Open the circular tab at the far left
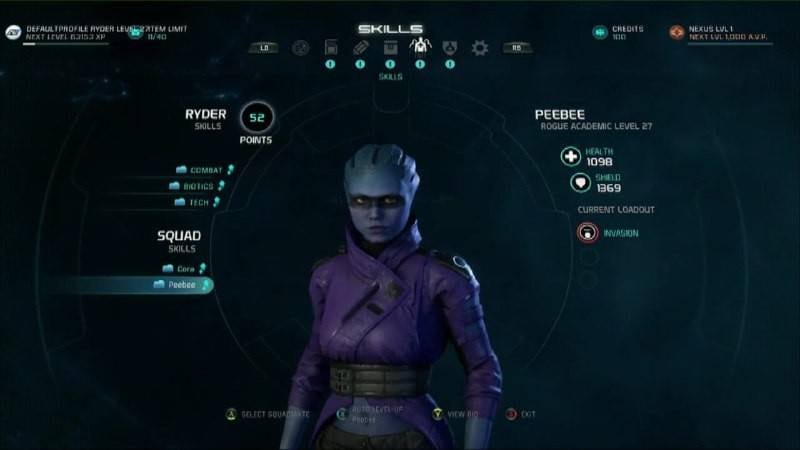 pos(300,47)
